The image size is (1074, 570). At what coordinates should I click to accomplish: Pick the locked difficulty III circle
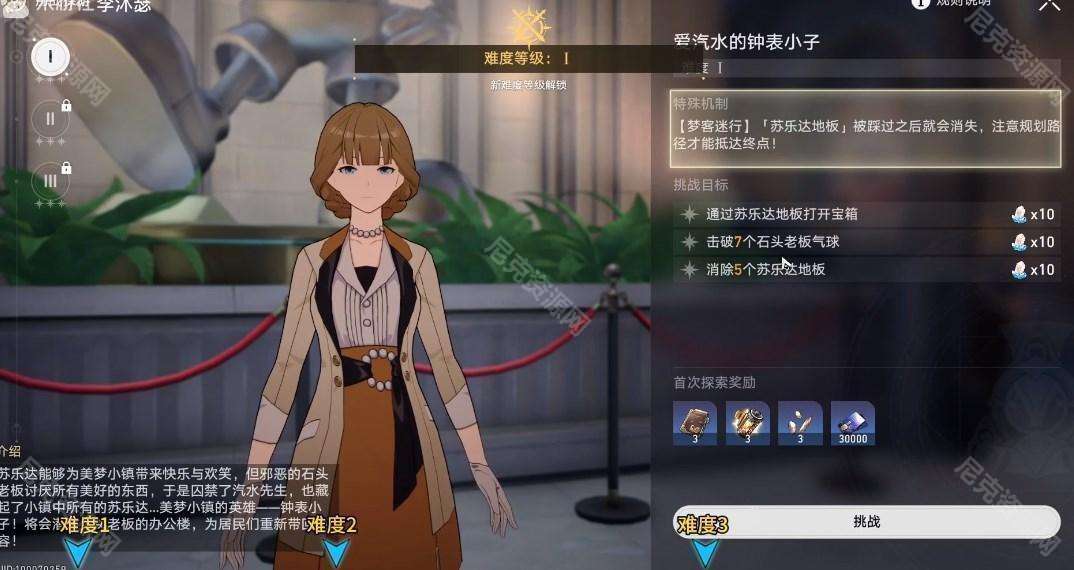(49, 181)
